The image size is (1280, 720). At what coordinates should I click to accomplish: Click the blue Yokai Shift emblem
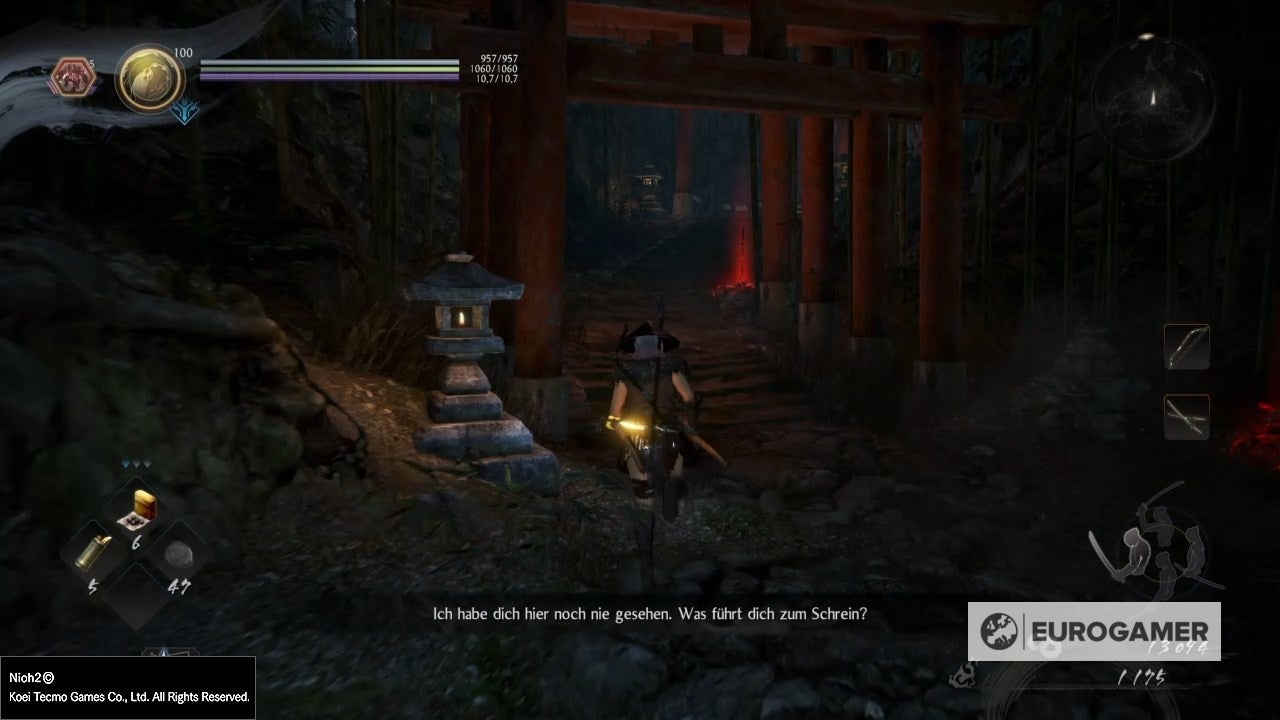(x=184, y=111)
